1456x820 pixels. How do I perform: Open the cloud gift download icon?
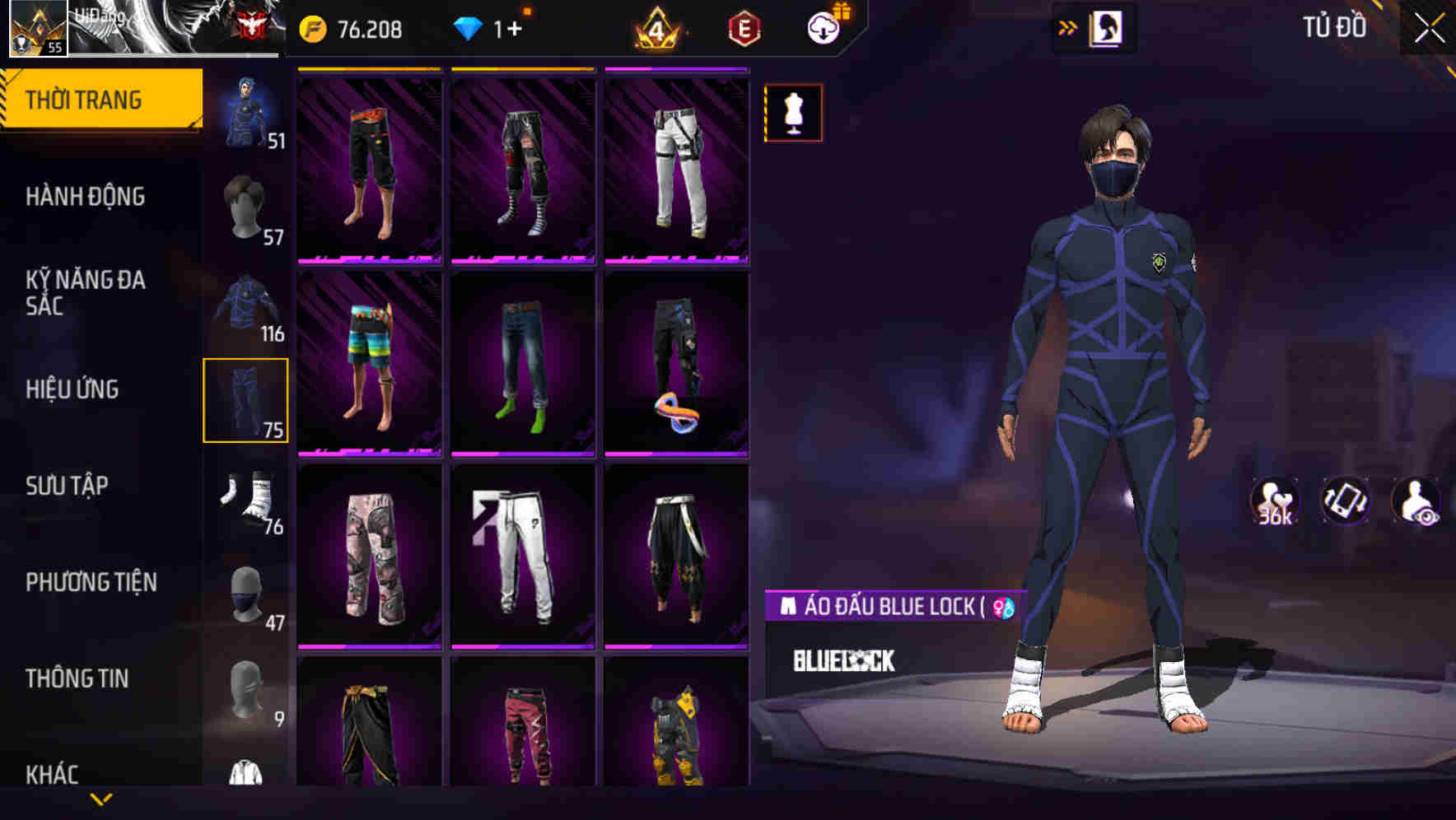(823, 27)
